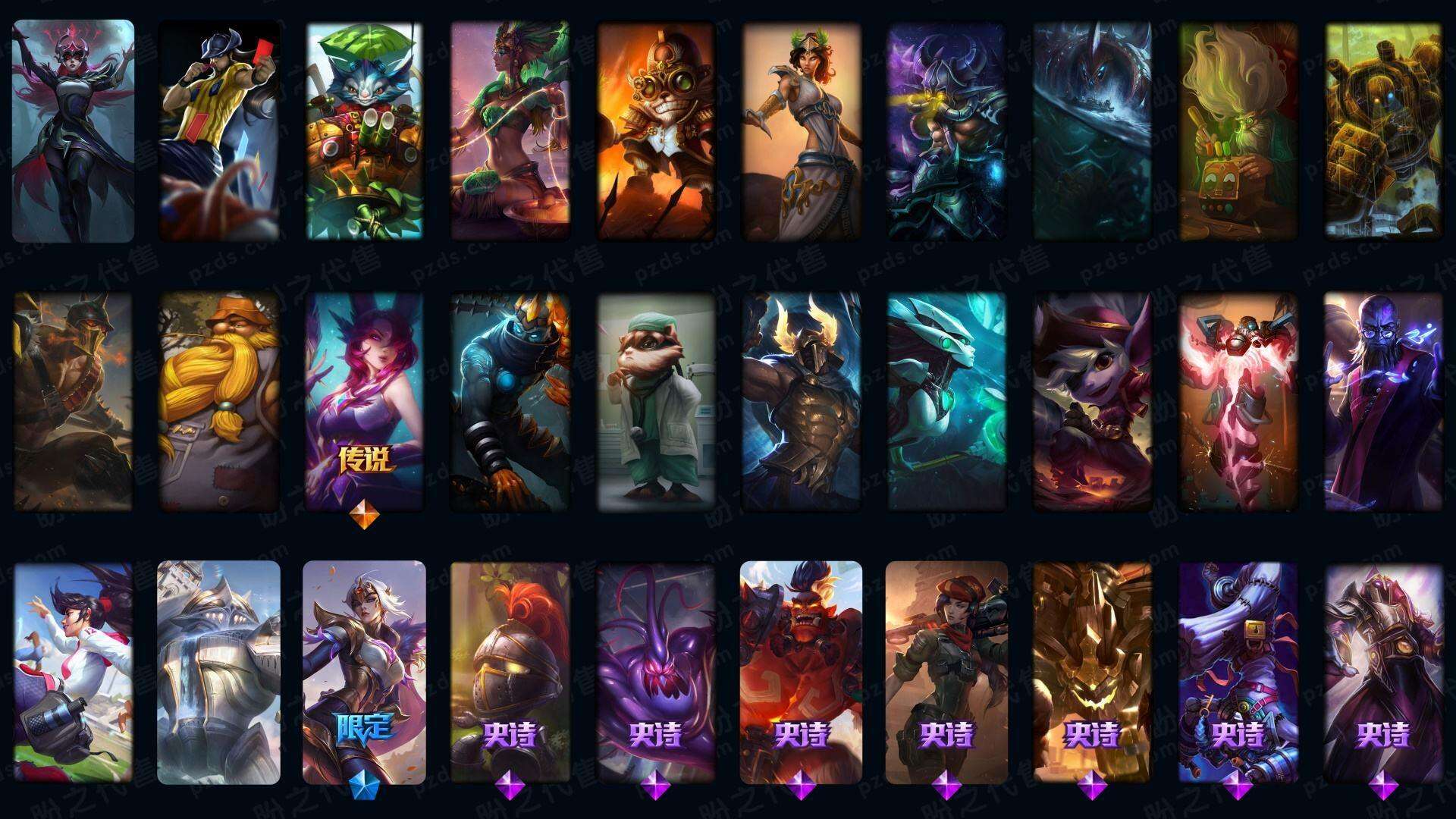Pick the bald bearded professor with glasses
This screenshot has width=1456, height=819.
pos(1384,400)
